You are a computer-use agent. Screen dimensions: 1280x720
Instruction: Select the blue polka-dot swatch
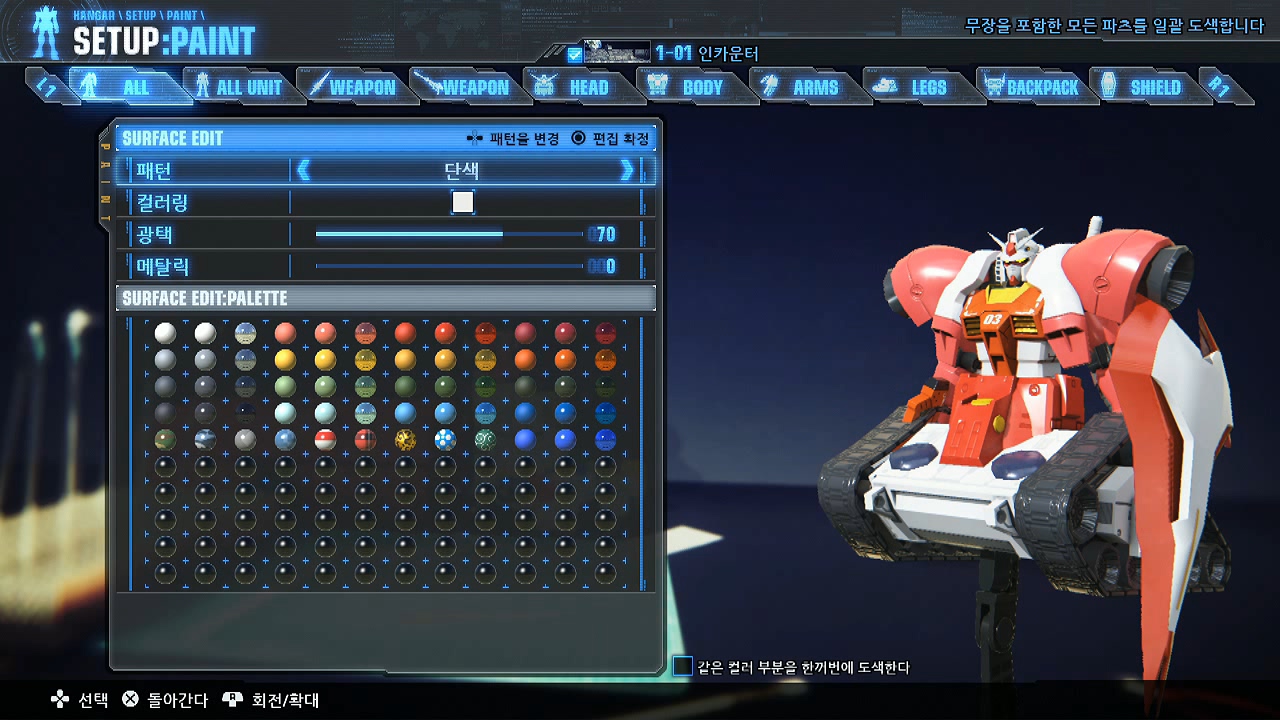445,439
